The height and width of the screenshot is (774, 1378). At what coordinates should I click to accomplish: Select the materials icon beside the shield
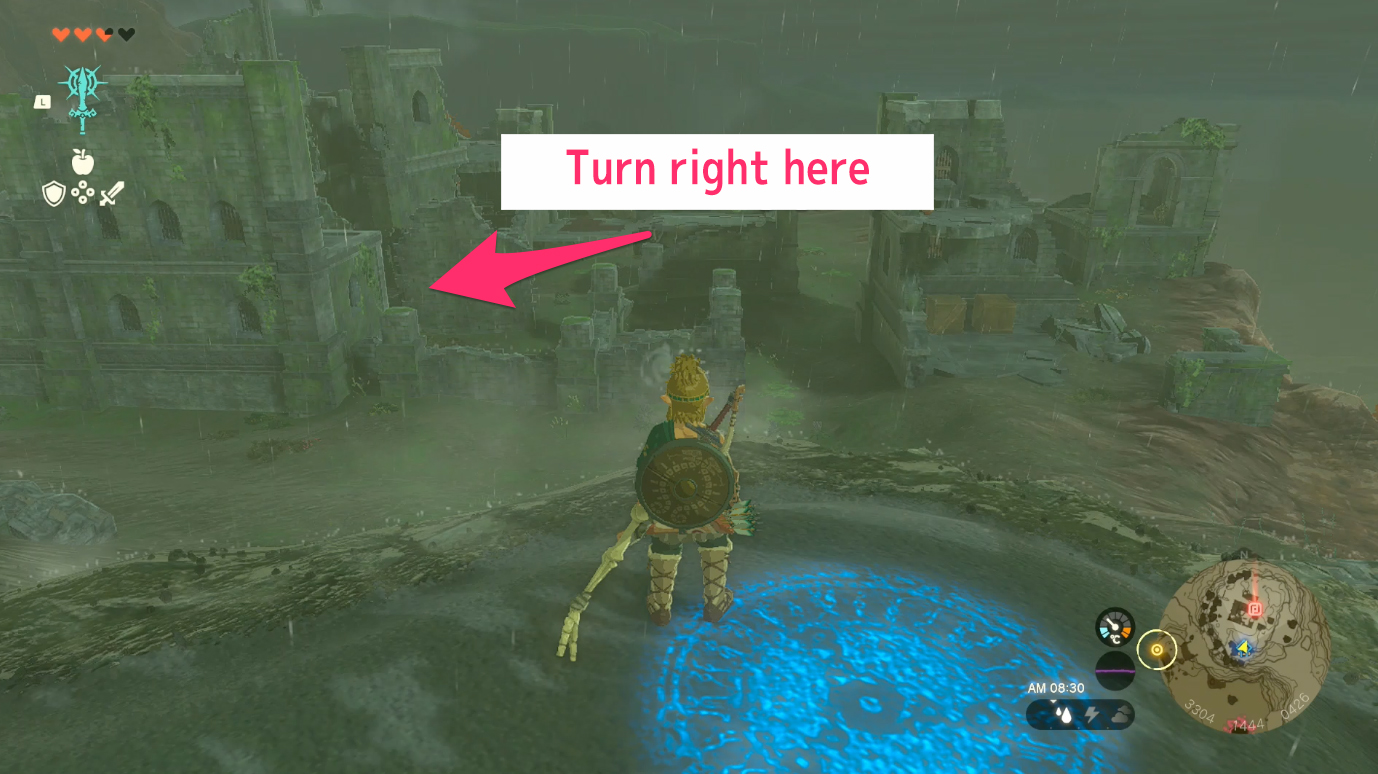pyautogui.click(x=83, y=190)
